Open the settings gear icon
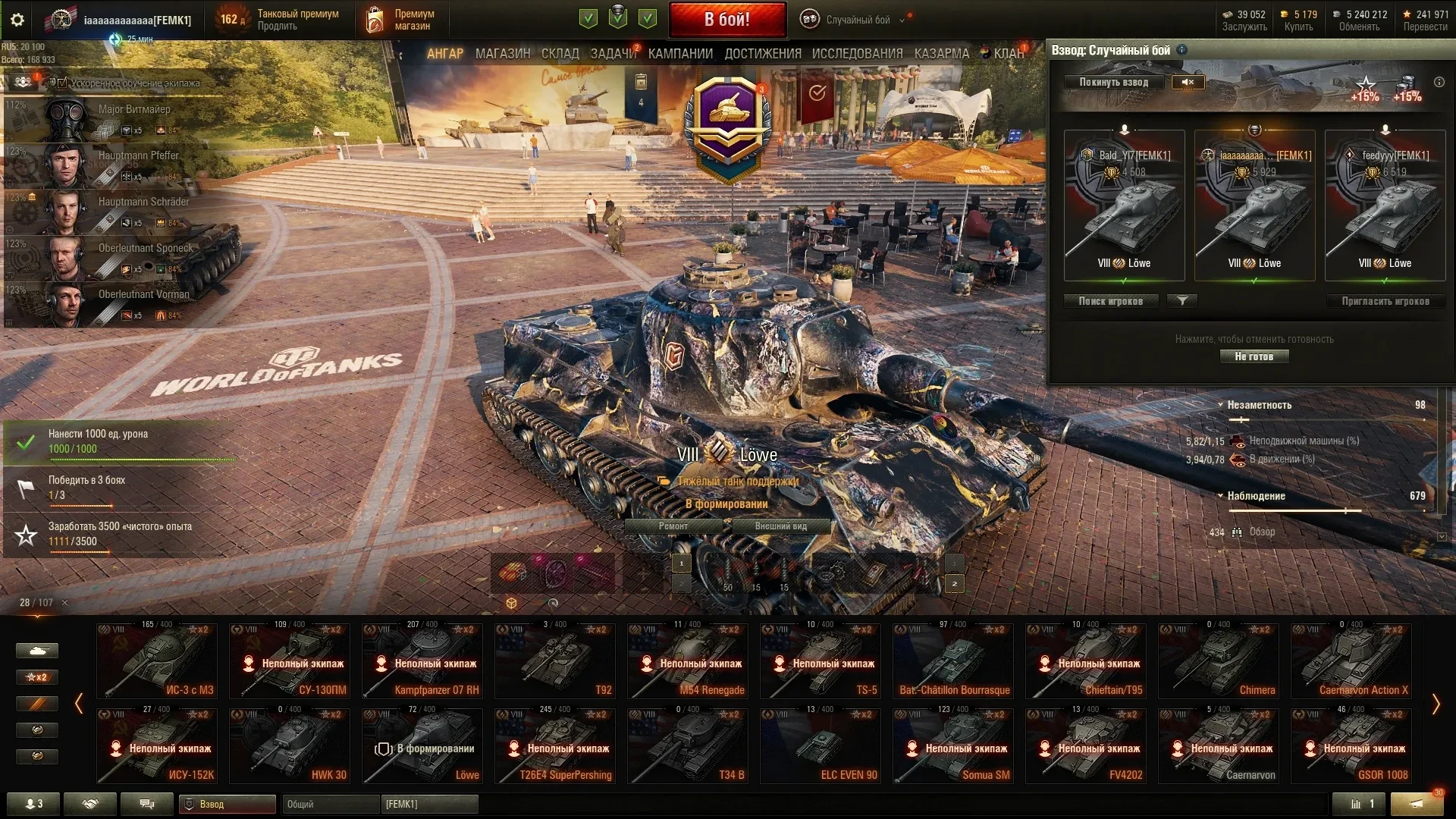 pos(17,20)
